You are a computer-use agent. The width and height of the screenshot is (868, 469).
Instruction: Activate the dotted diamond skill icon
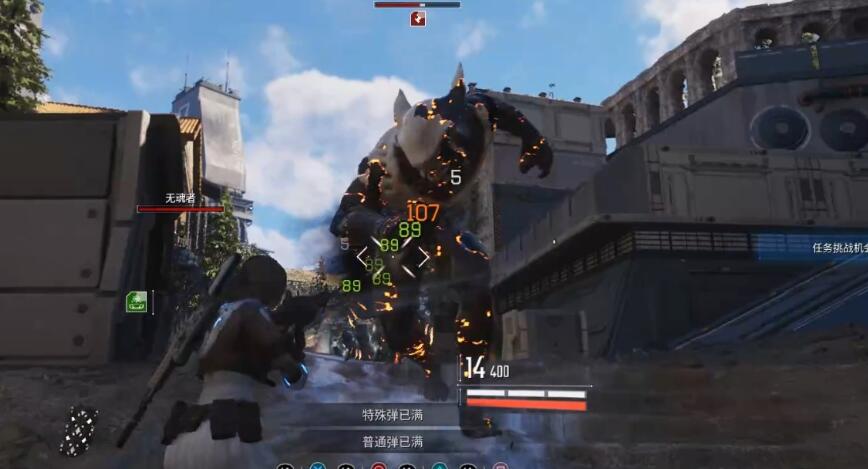(79, 431)
